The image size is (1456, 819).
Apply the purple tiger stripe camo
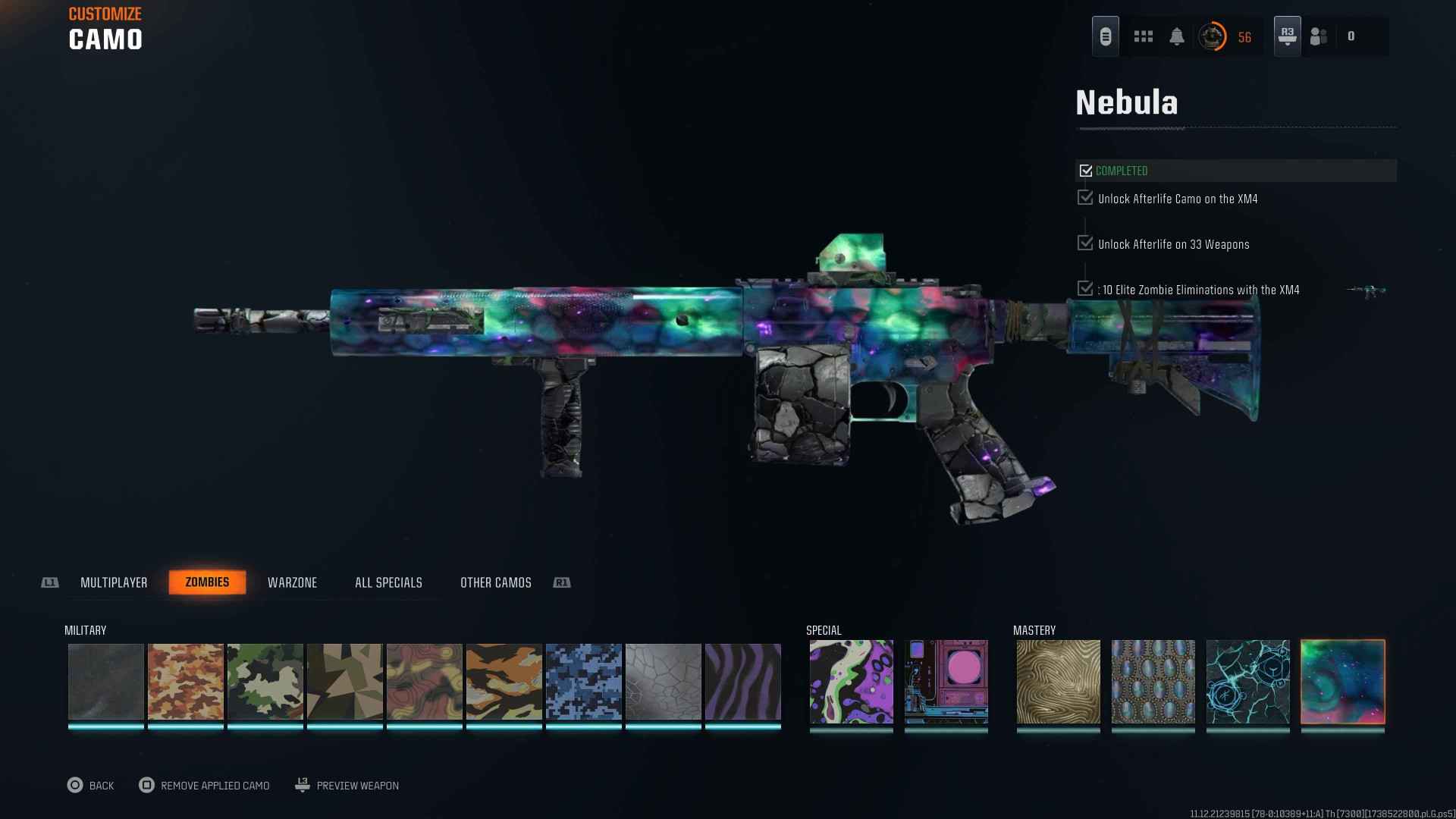pos(743,682)
